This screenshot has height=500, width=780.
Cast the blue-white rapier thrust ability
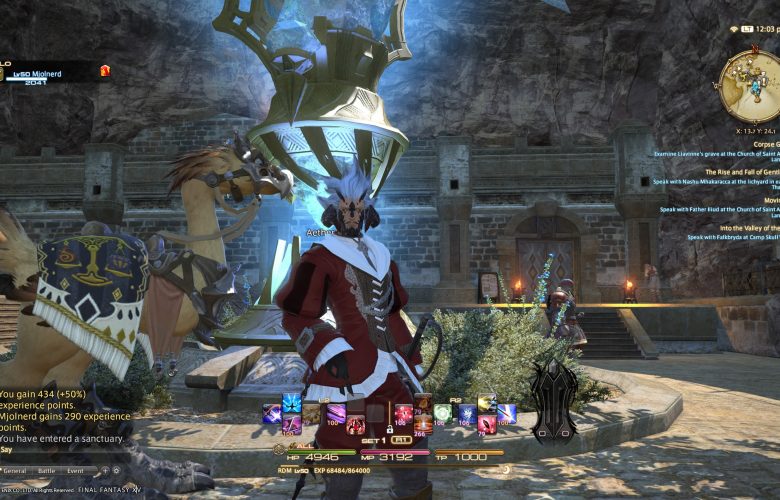click(x=507, y=412)
